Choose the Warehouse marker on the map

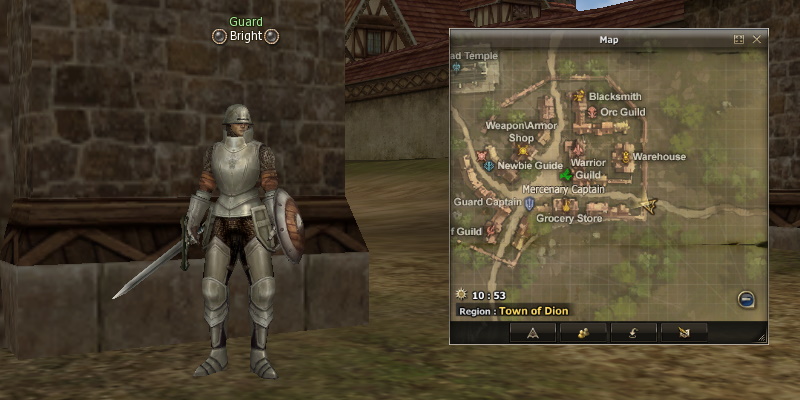(x=626, y=157)
